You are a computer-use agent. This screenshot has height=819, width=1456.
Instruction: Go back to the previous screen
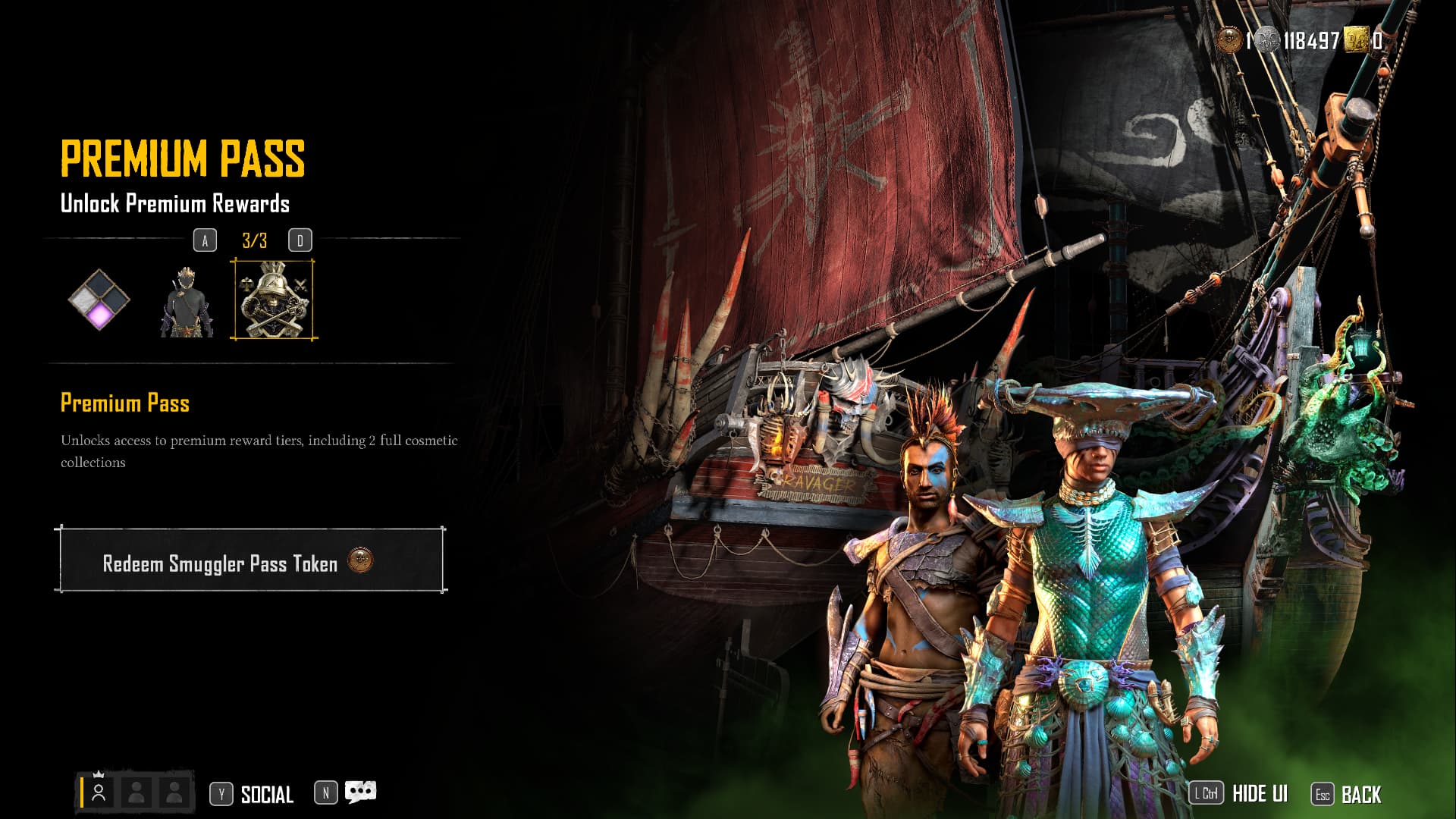click(1360, 794)
